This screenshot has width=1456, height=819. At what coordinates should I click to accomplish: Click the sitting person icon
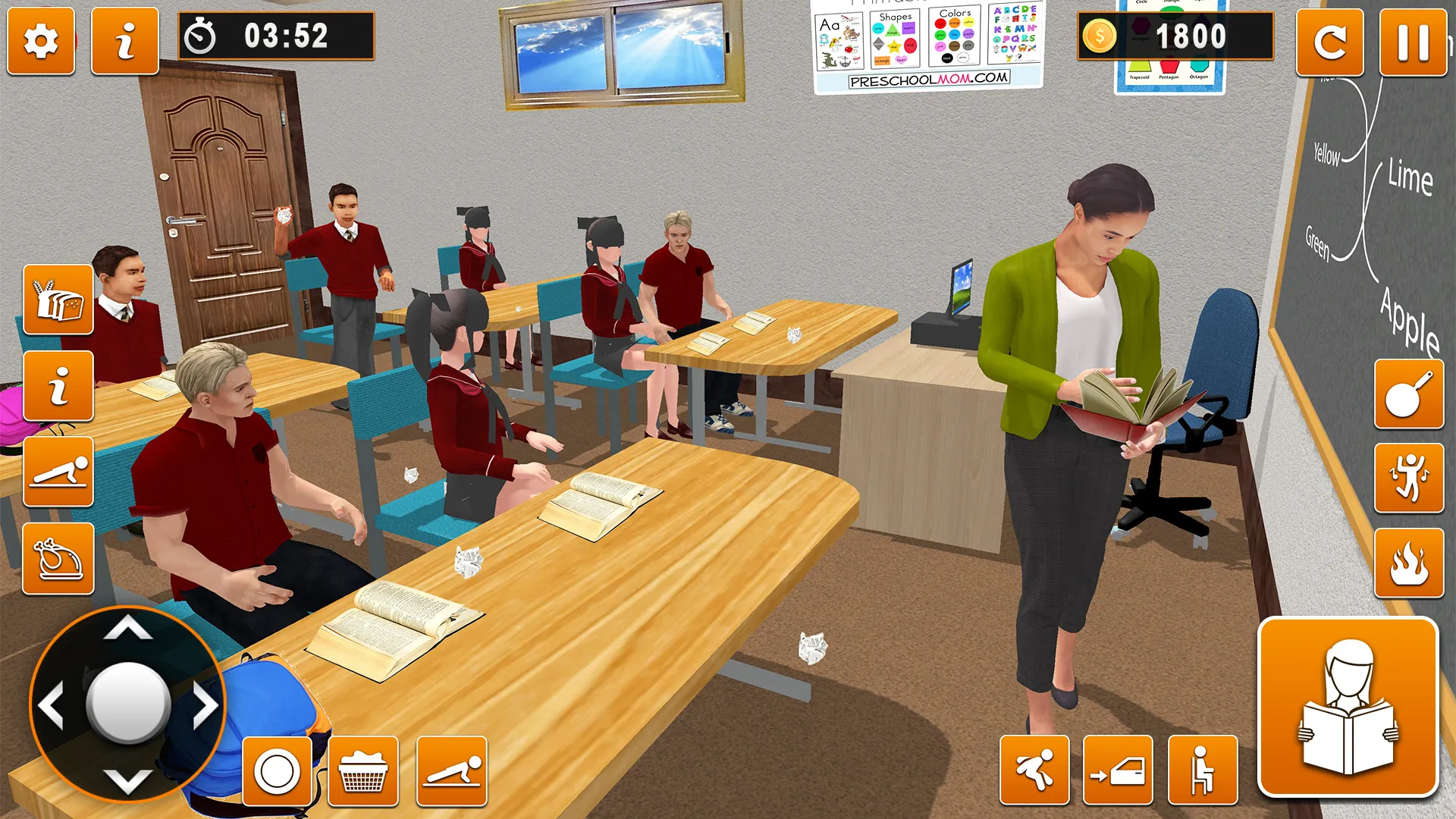coord(1203,769)
